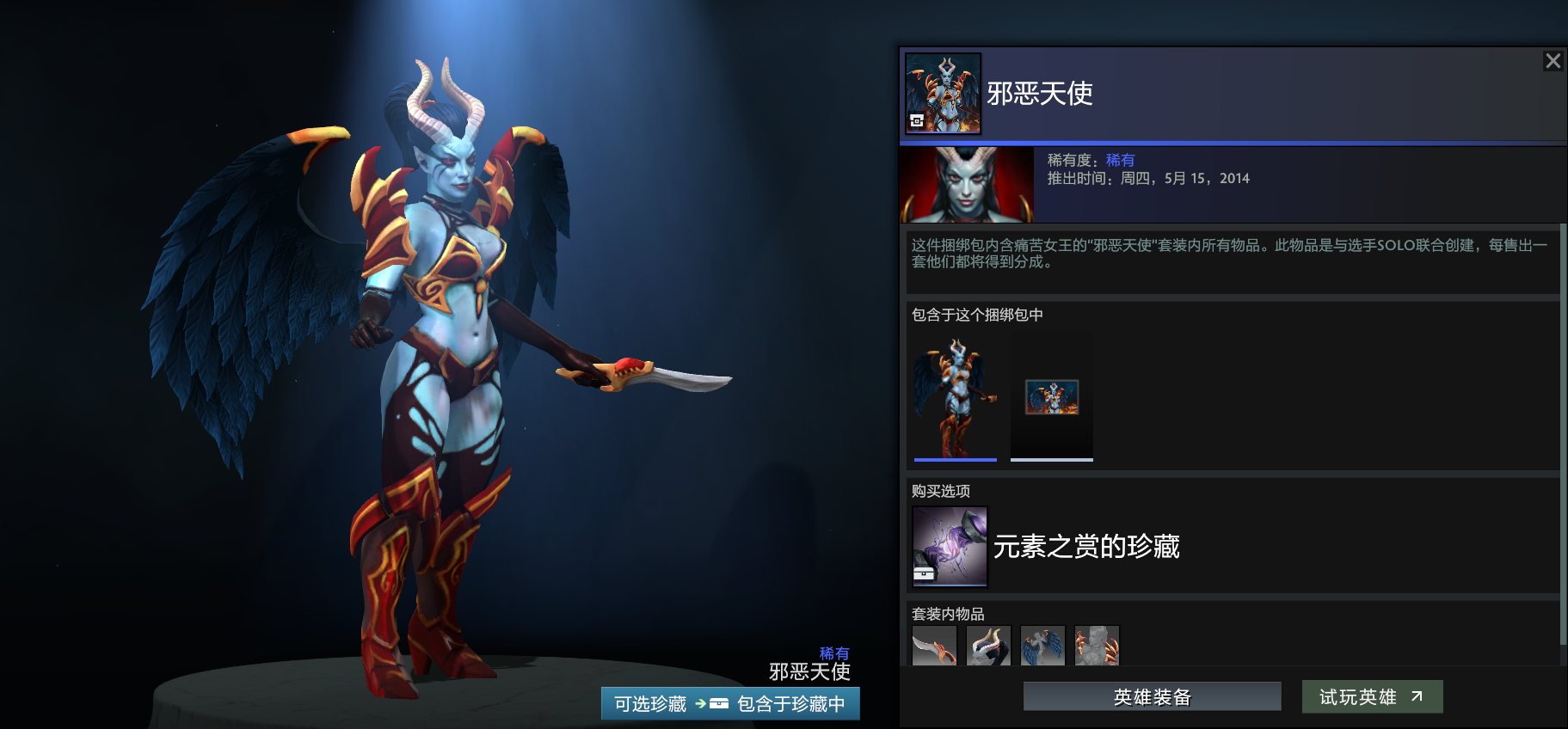Click the 试玩英雄 button
The height and width of the screenshot is (729, 1568).
click(x=1372, y=696)
